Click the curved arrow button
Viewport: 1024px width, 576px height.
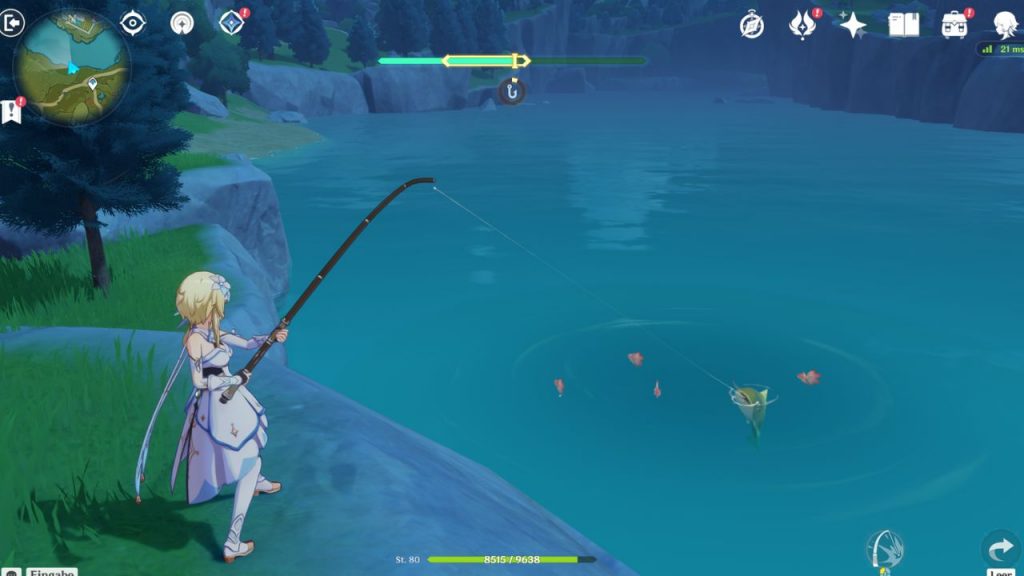pos(1001,549)
